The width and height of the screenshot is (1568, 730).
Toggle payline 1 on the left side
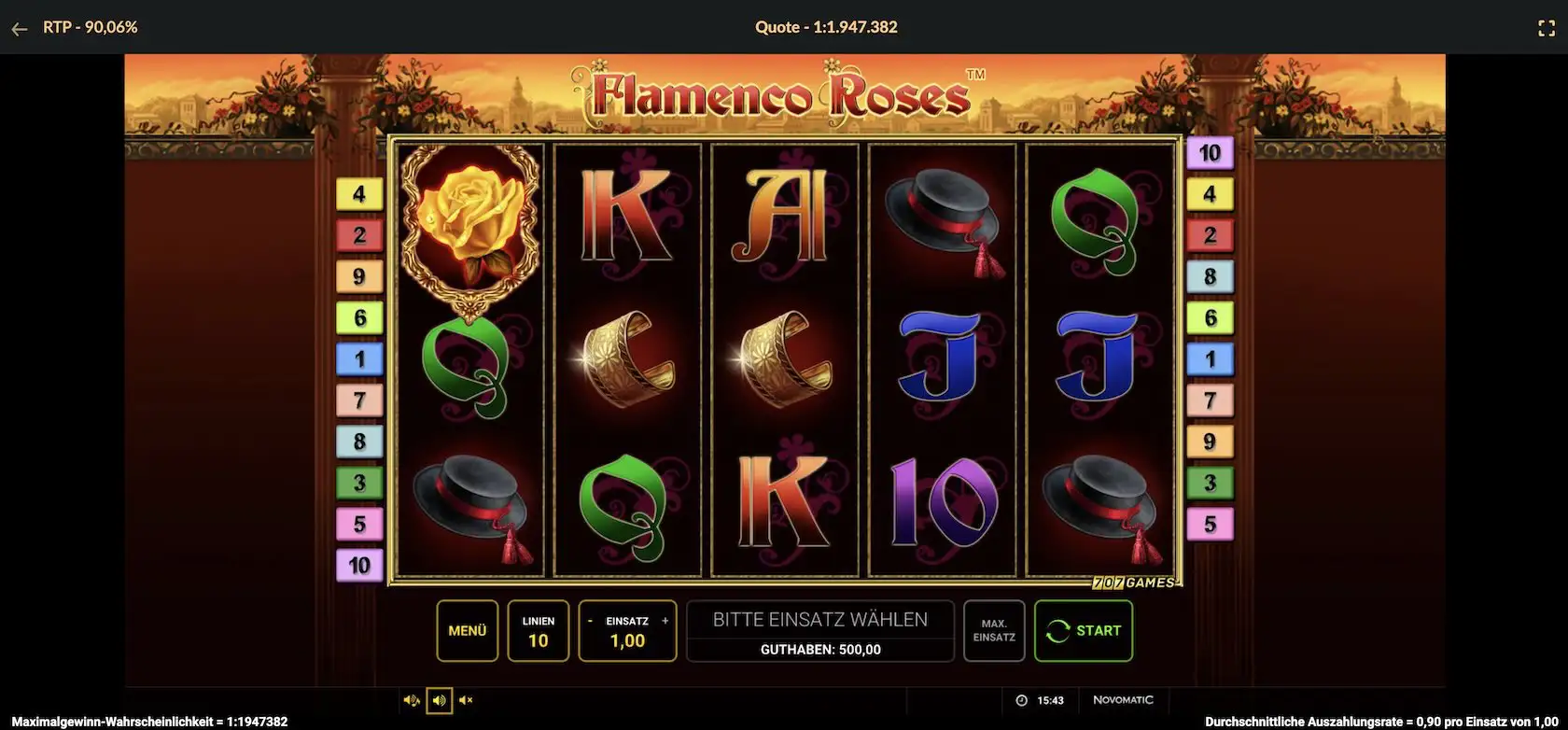coord(359,358)
